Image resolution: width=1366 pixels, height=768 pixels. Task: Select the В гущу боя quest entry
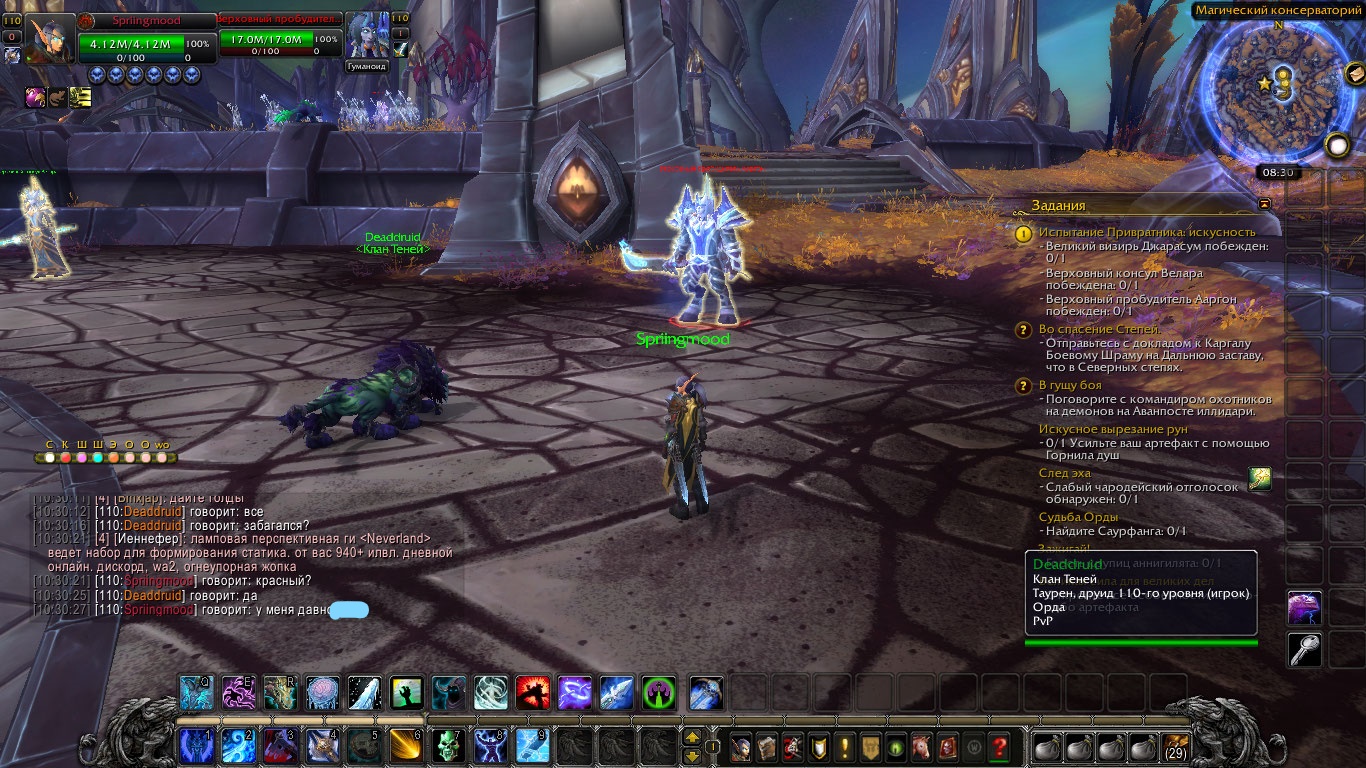pos(1070,385)
